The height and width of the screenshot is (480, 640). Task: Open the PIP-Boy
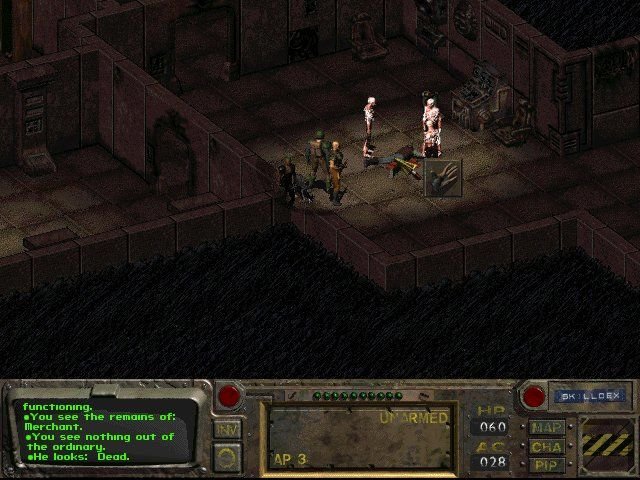click(548, 465)
